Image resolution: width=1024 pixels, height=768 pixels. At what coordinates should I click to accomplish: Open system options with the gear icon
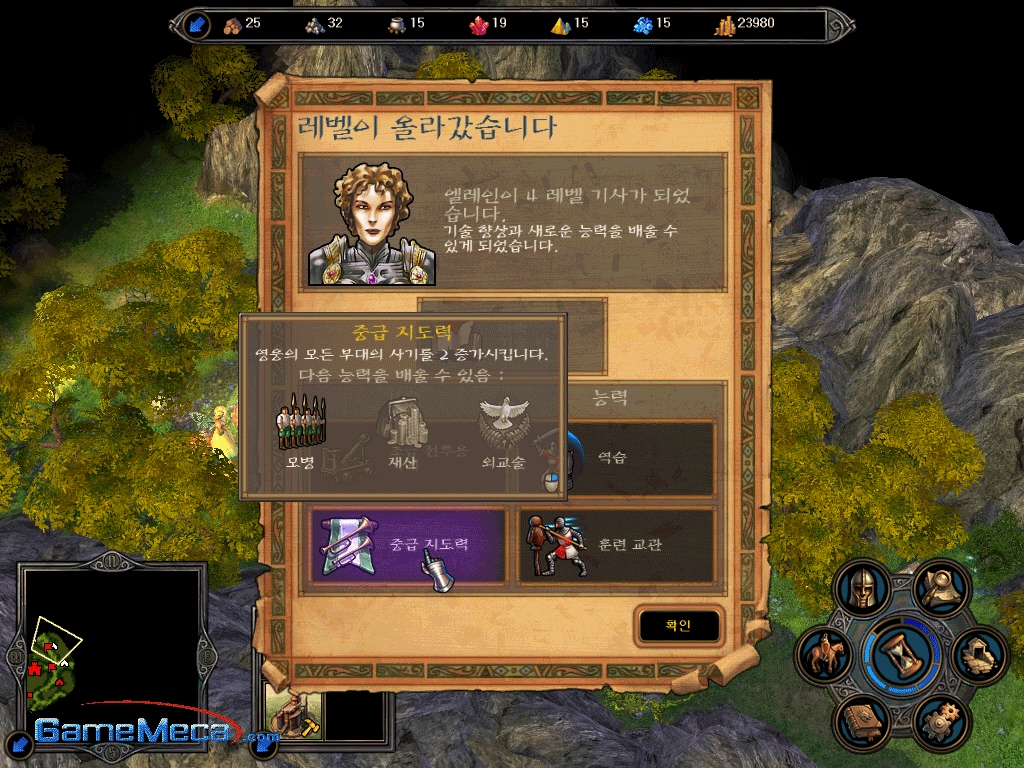(x=940, y=722)
